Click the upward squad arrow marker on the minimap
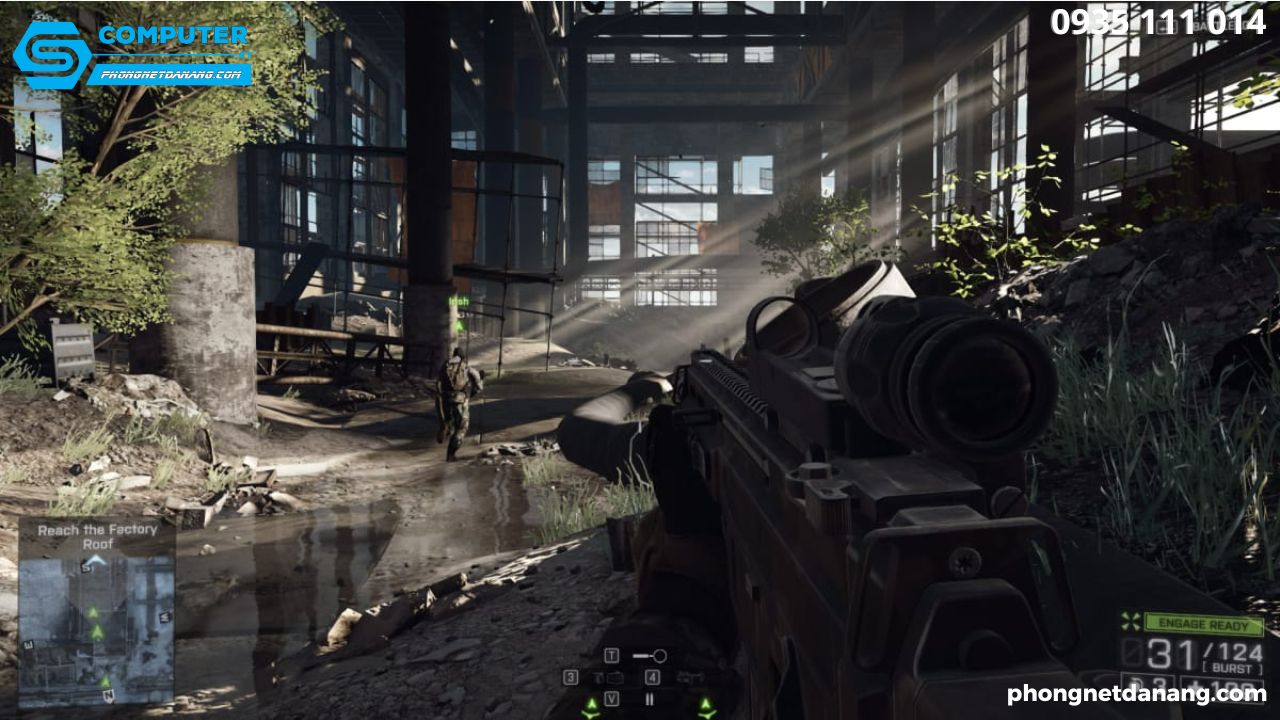This screenshot has width=1280, height=720. coord(94,612)
